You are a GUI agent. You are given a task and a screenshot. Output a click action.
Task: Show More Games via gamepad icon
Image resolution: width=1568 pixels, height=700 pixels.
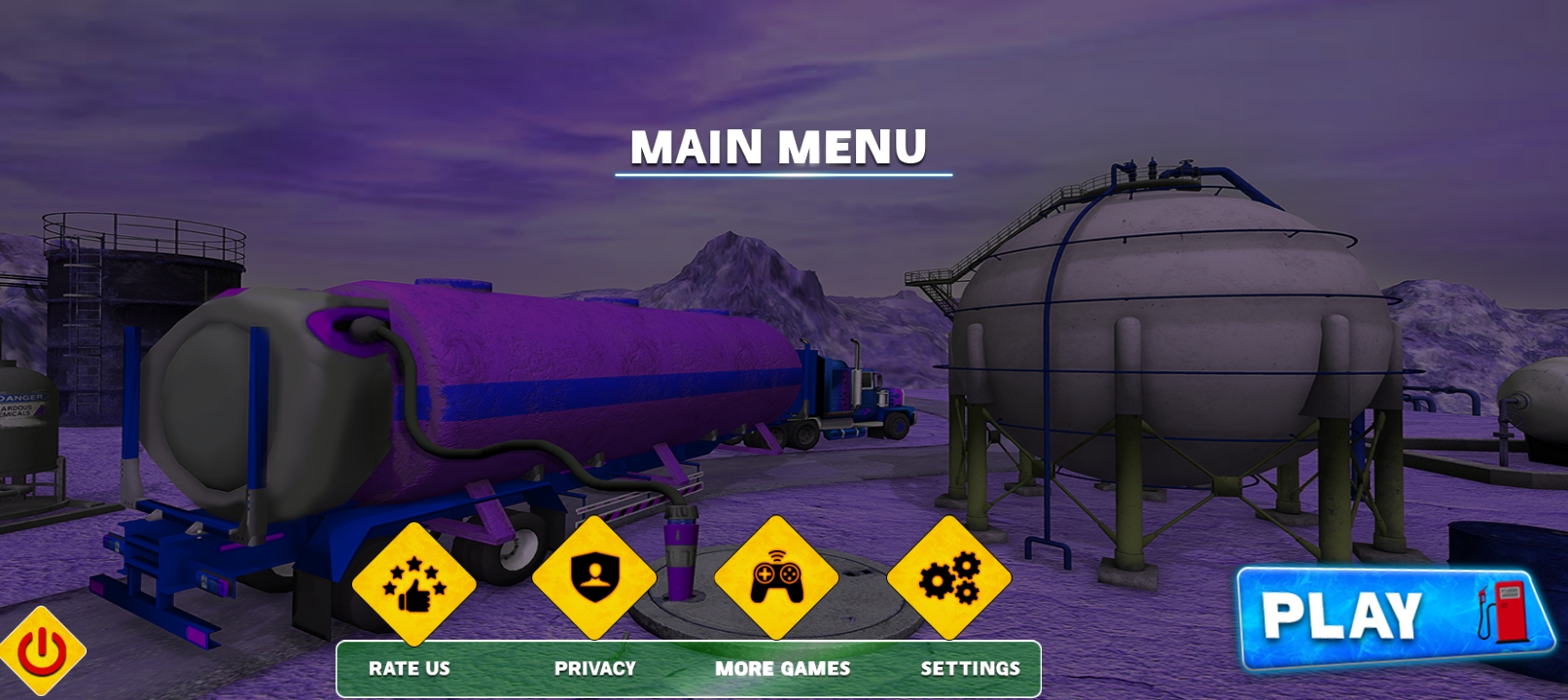tap(776, 577)
